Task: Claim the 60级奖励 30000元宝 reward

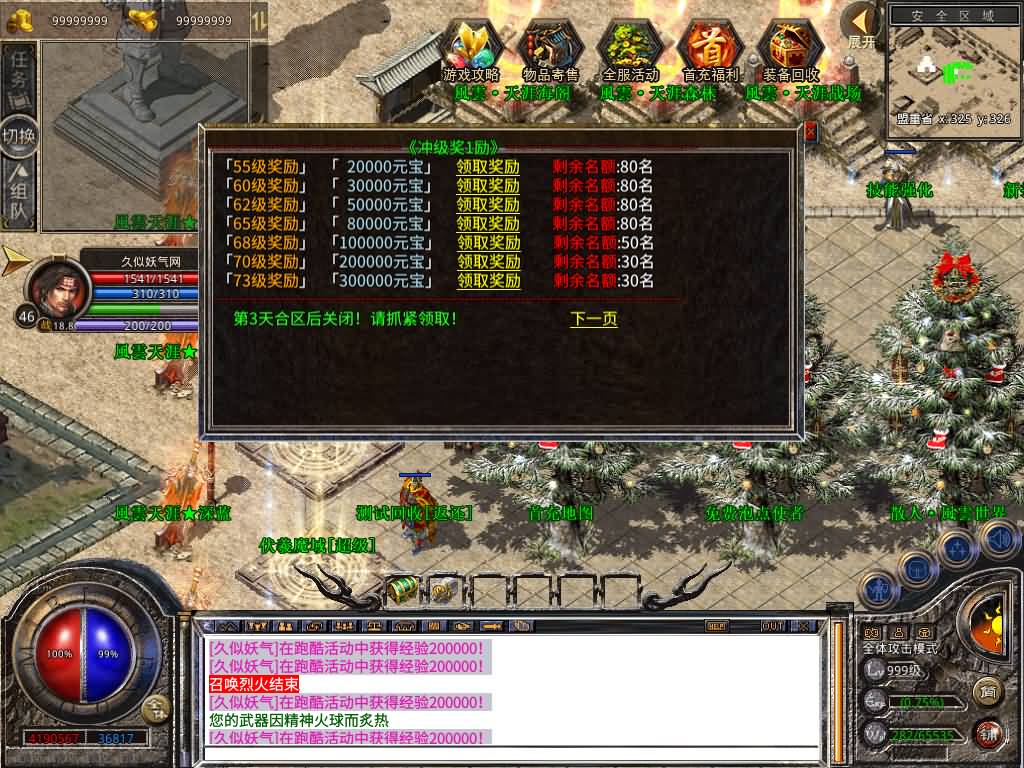Action: (488, 186)
